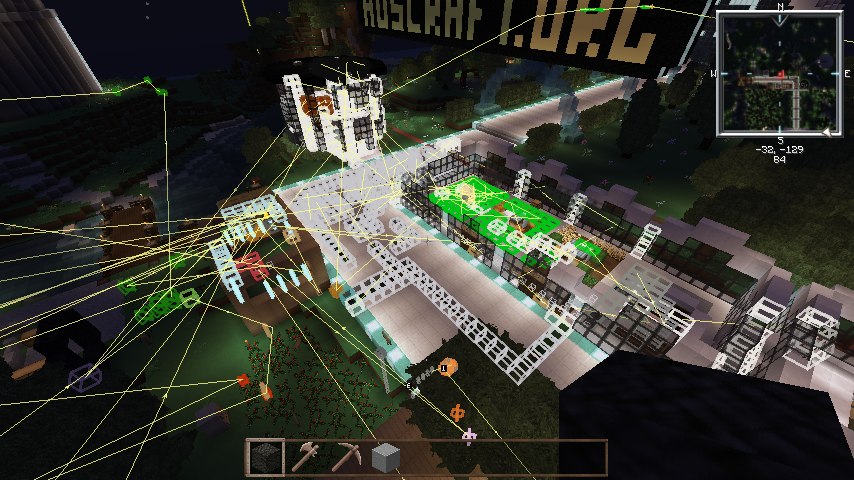854x480 pixels.
Task: Select the light gray stone block slot
Action: coord(386,458)
